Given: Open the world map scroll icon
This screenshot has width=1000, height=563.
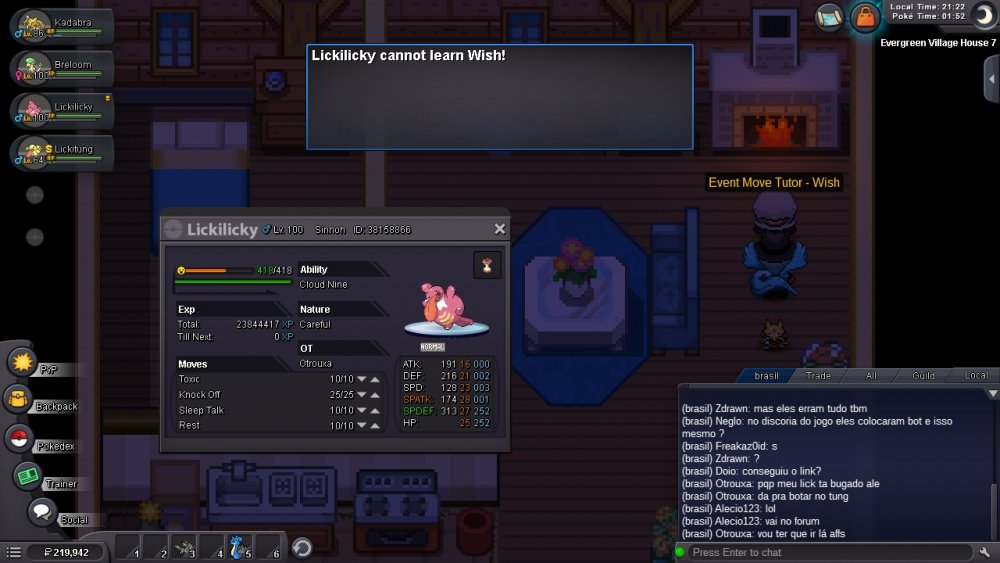Looking at the screenshot, I should tap(829, 17).
